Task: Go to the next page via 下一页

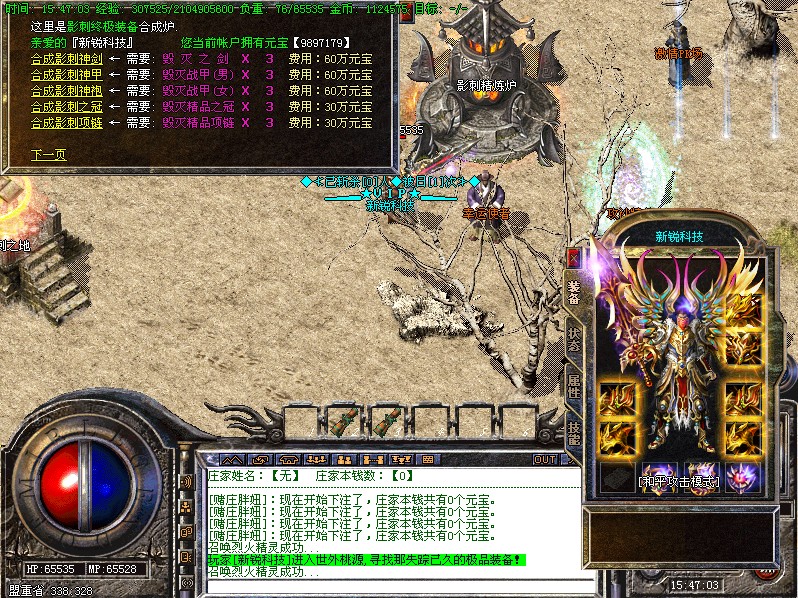Action: (x=48, y=155)
